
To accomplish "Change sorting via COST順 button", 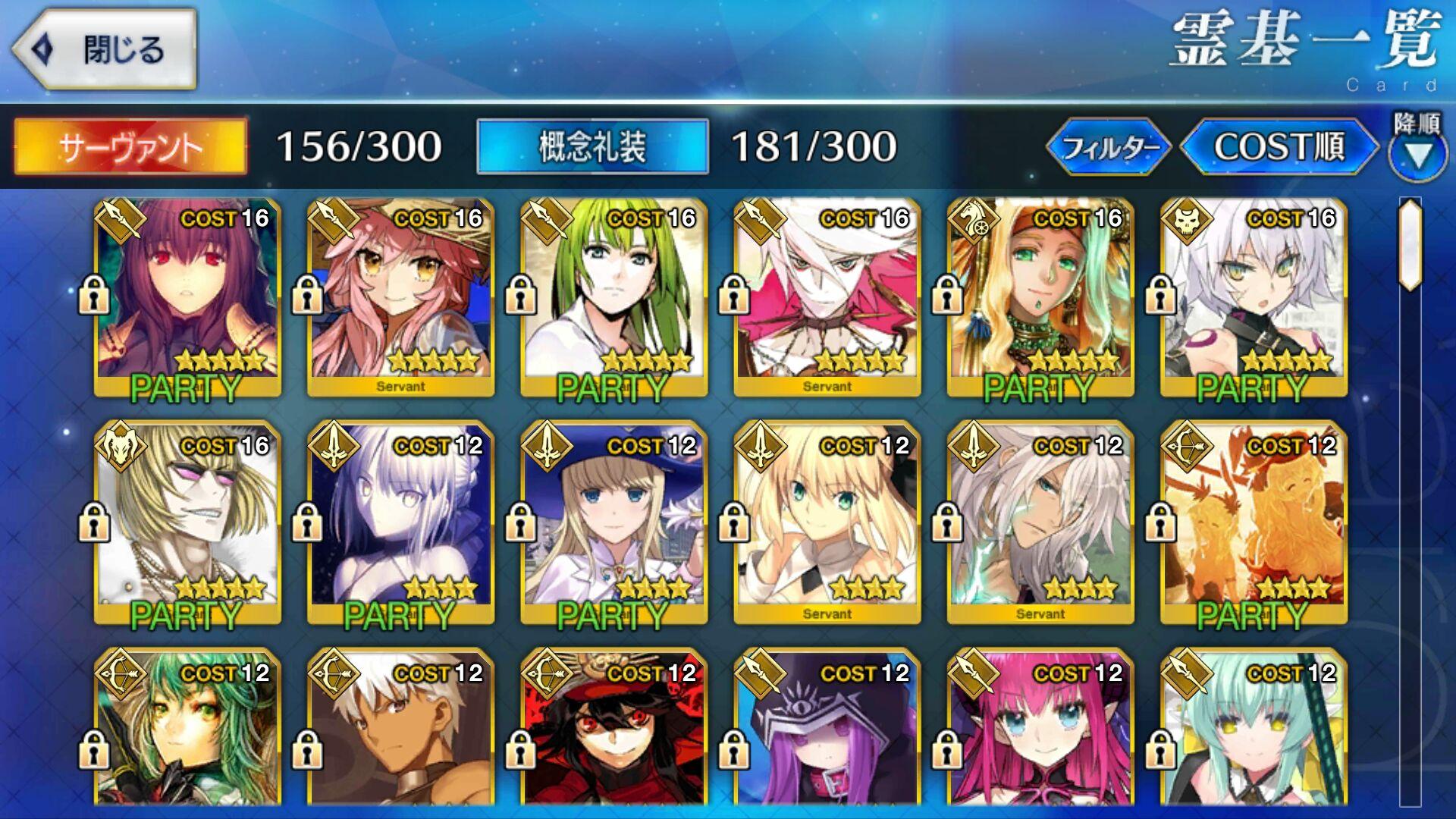I will click(1279, 146).
